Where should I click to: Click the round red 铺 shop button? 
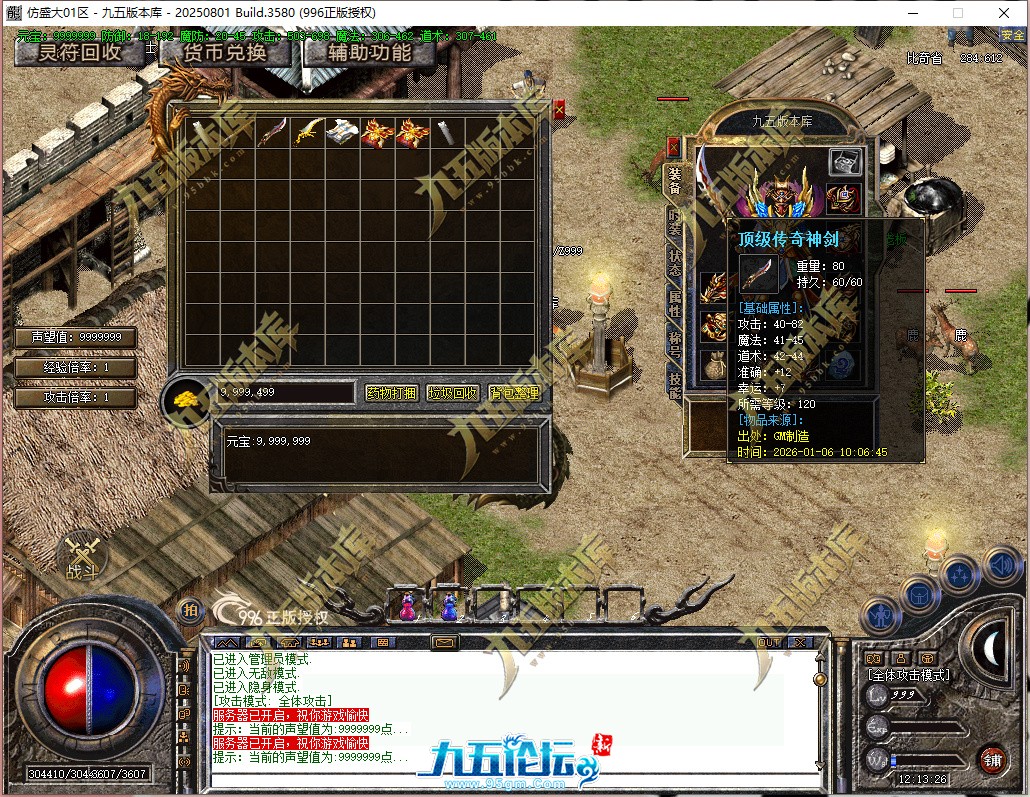click(991, 760)
